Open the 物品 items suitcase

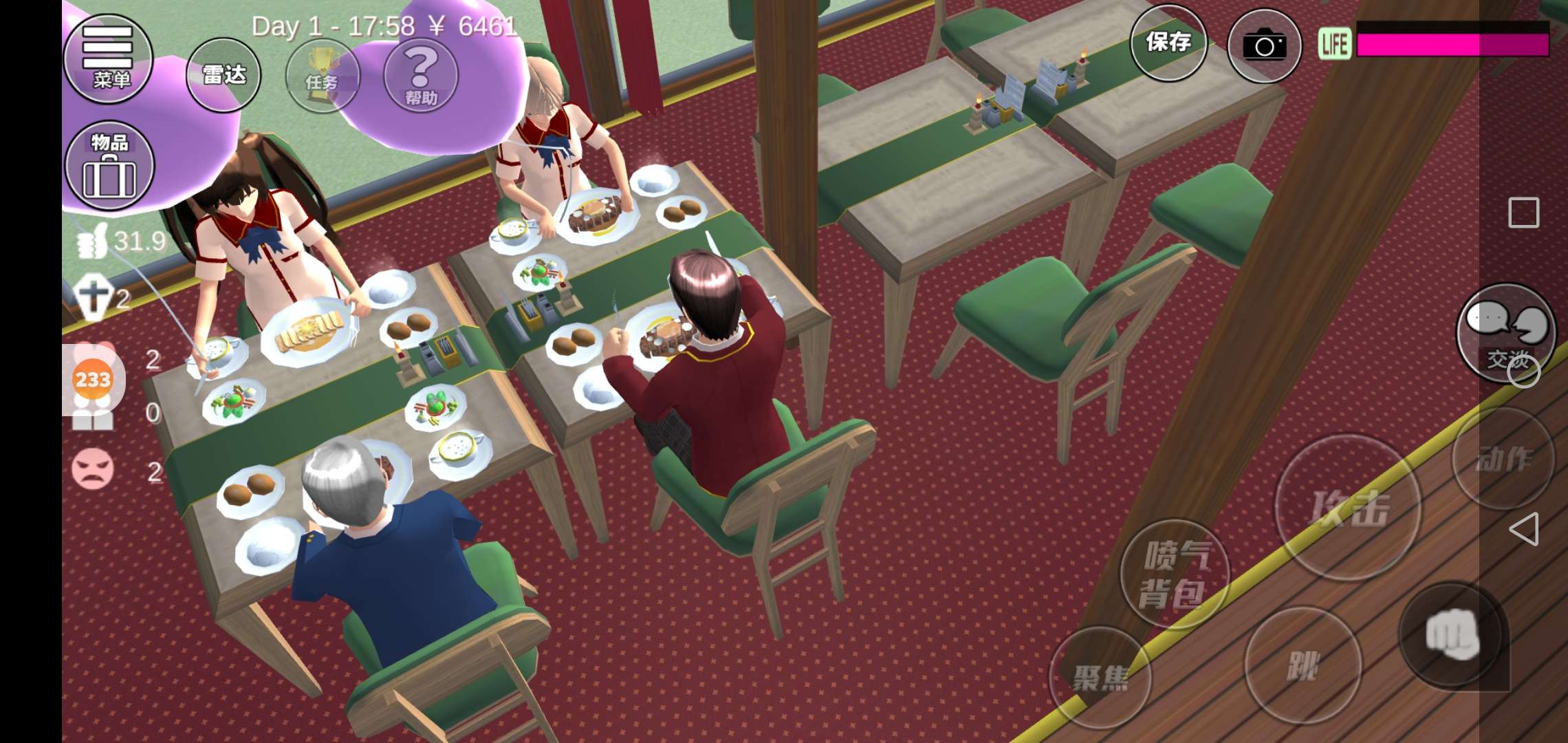(x=109, y=166)
